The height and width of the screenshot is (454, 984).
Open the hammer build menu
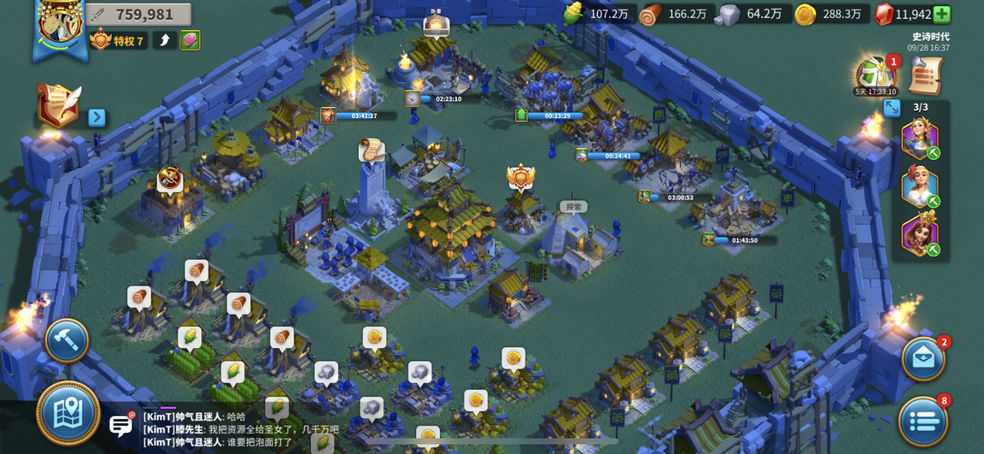click(x=67, y=340)
